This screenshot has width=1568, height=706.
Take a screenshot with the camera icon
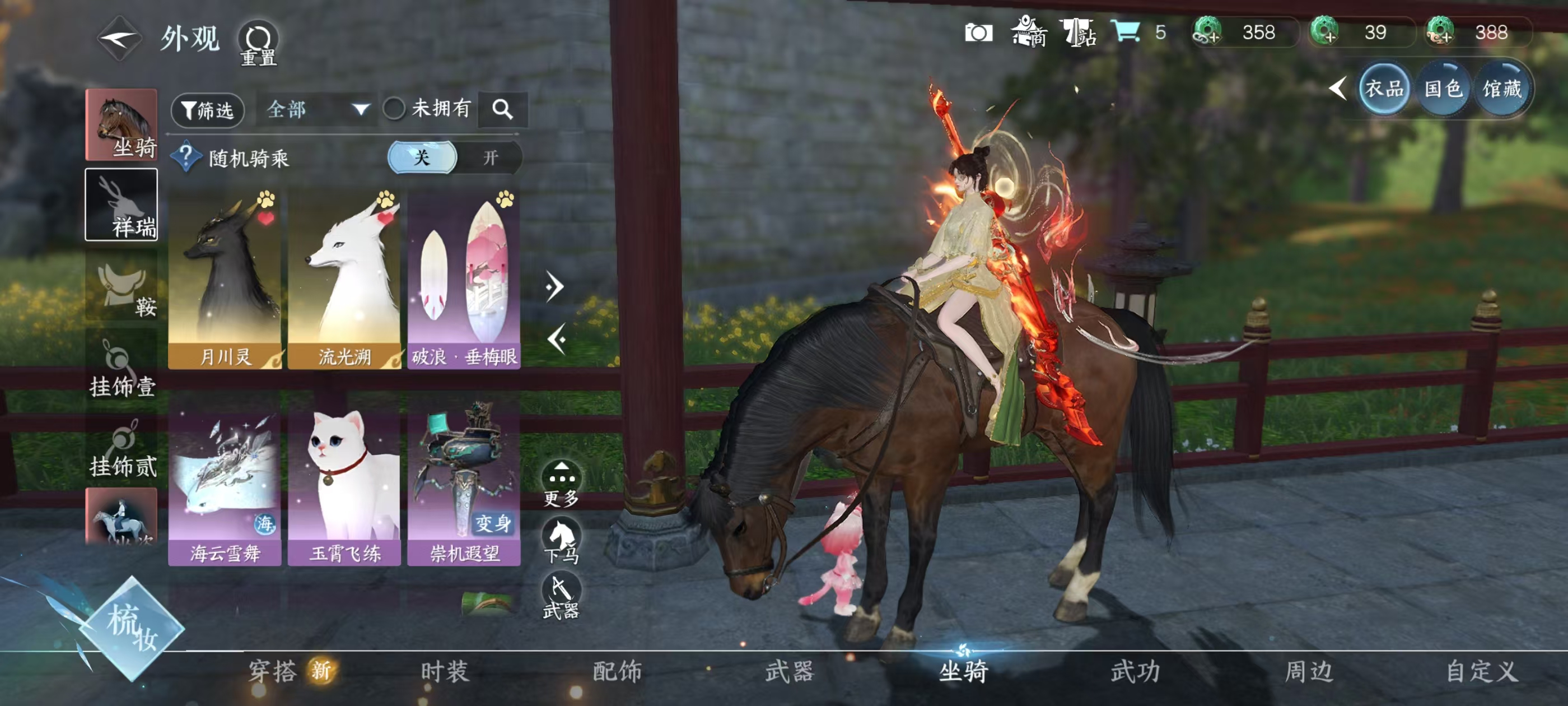(x=978, y=32)
